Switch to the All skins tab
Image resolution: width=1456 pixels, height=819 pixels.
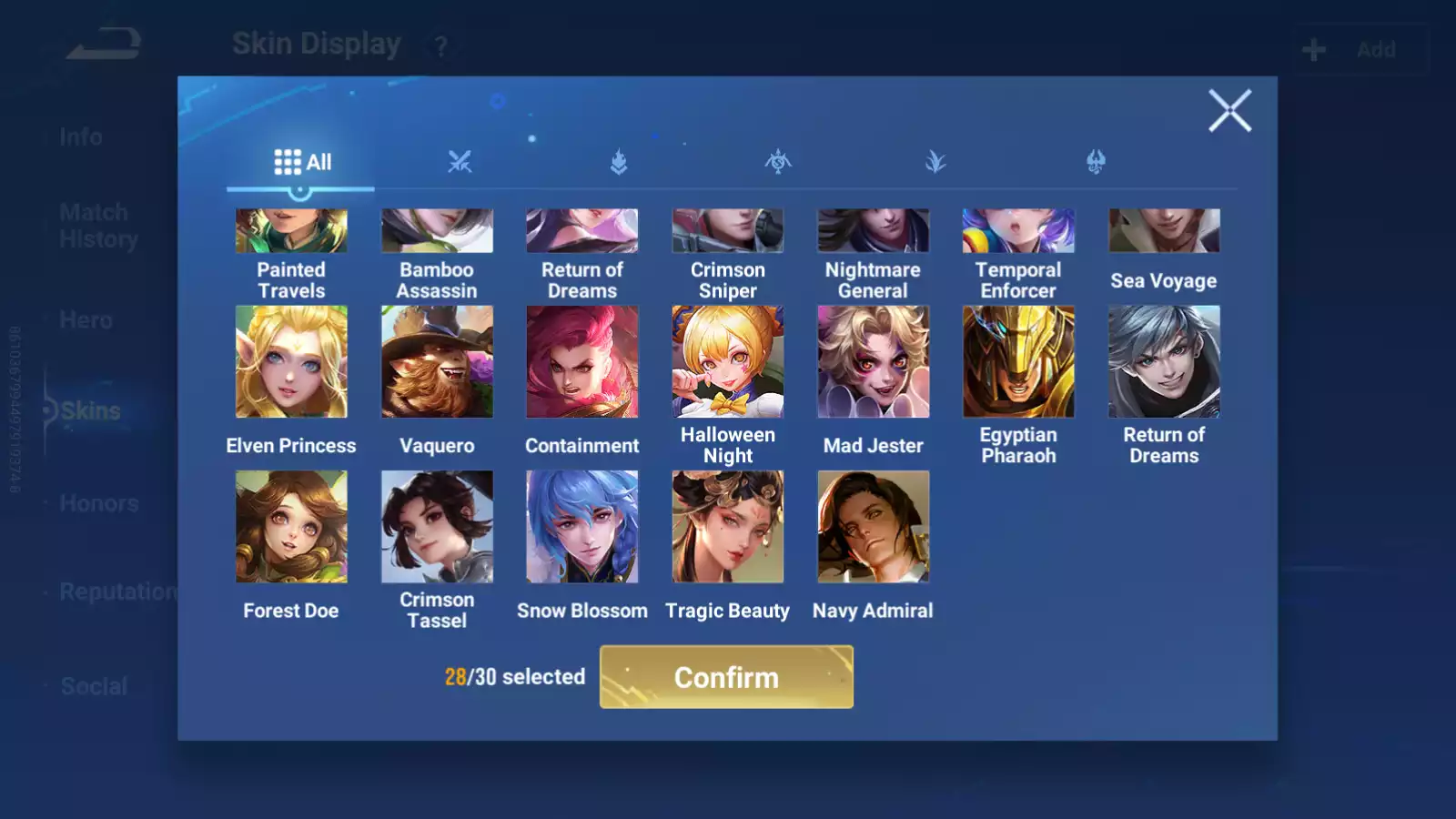(302, 163)
